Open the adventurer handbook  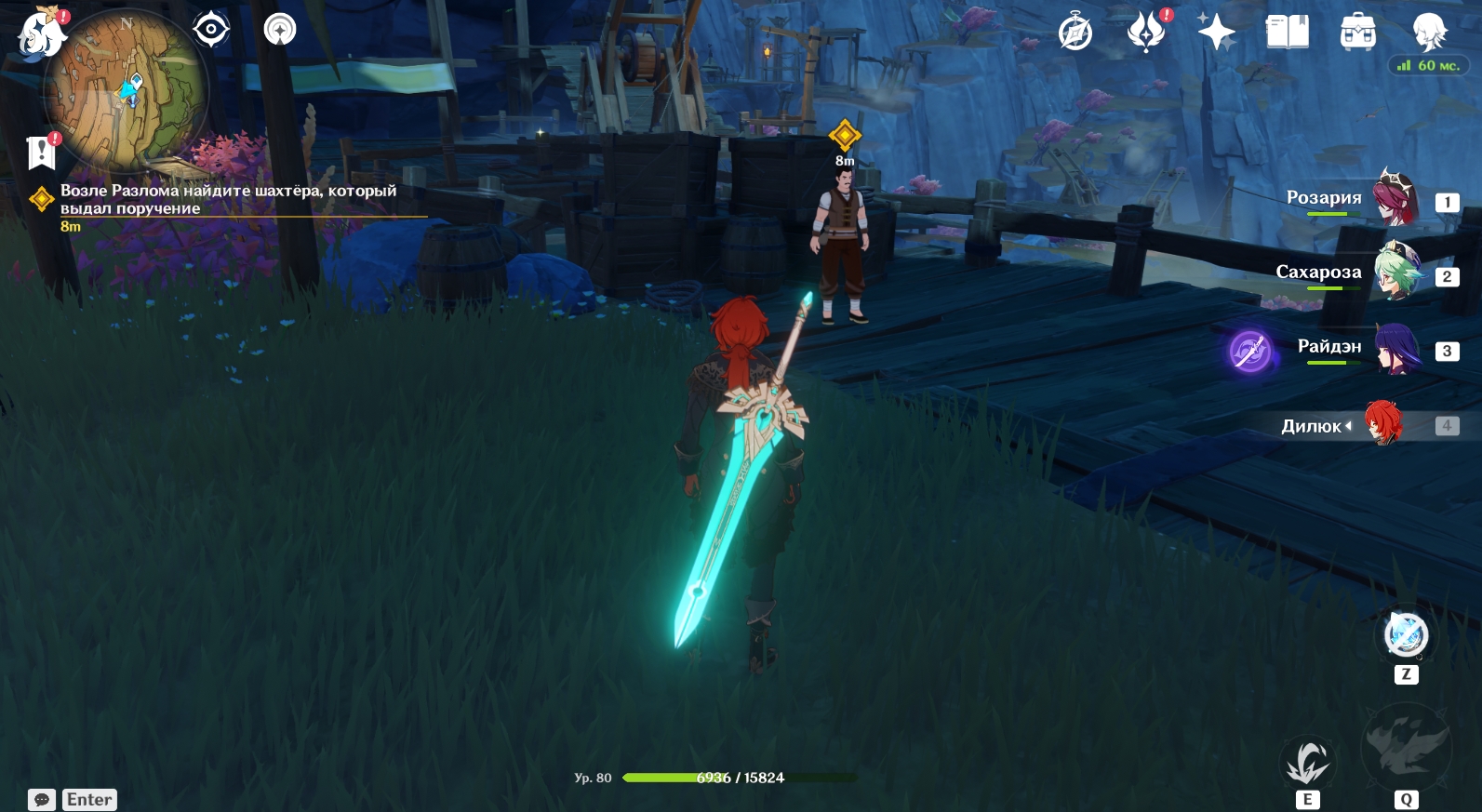[x=1287, y=33]
